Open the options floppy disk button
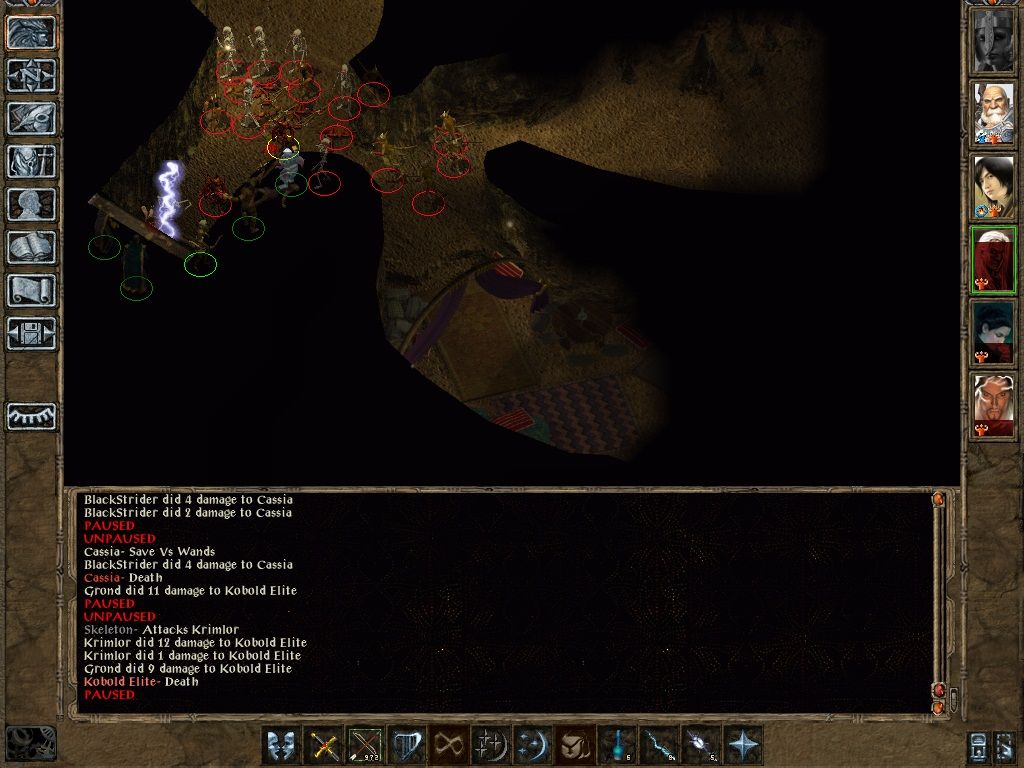 (x=32, y=333)
